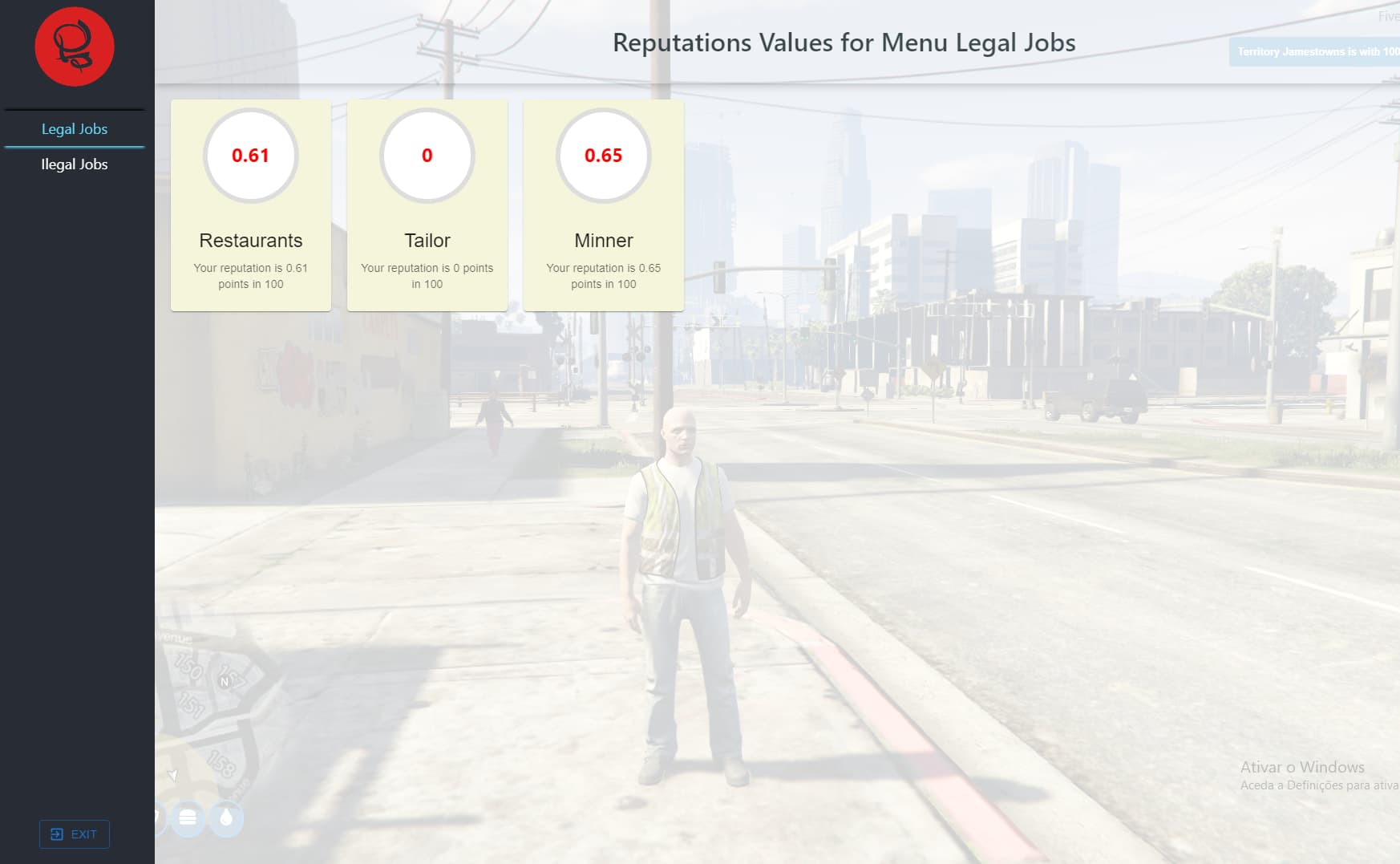Switch to the Ilegal Jobs section
Viewport: 1400px width, 864px height.
point(75,164)
